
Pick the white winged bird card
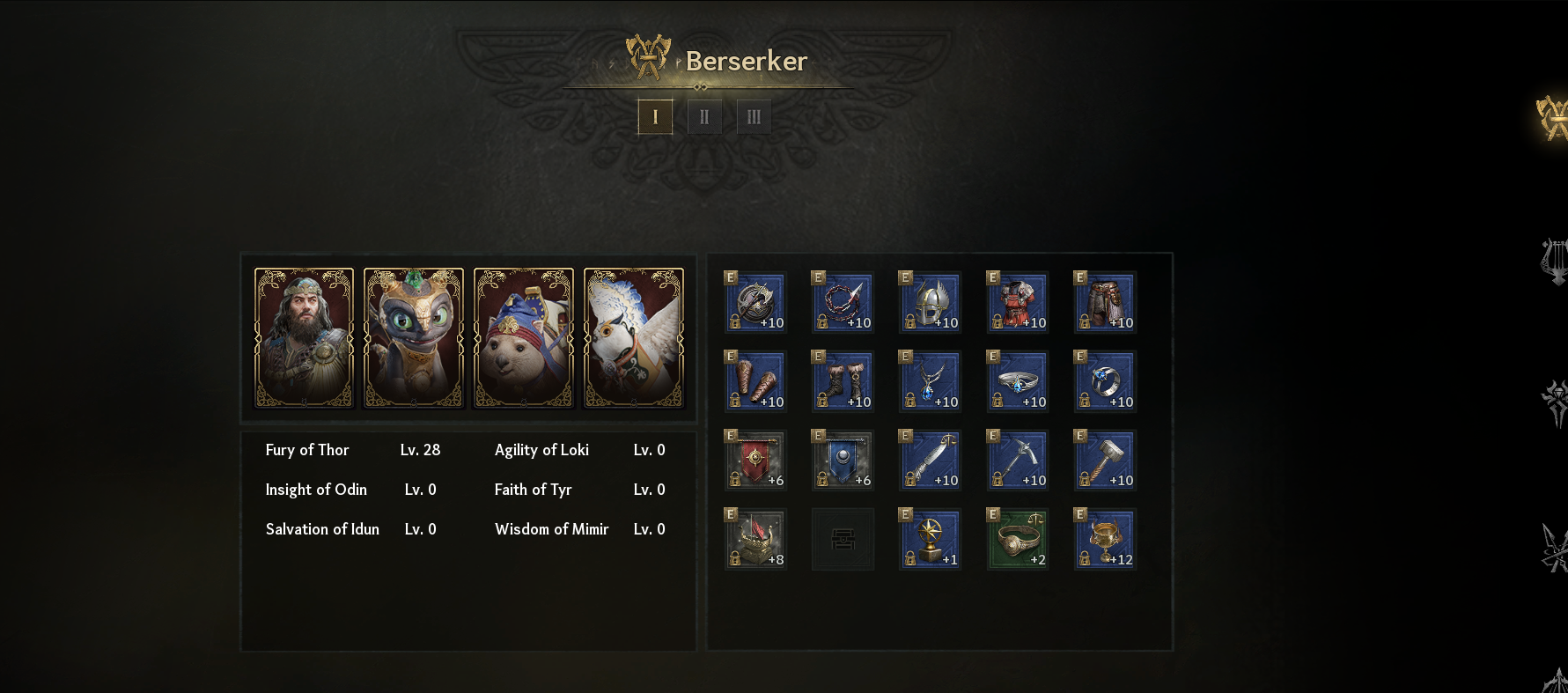pos(634,338)
